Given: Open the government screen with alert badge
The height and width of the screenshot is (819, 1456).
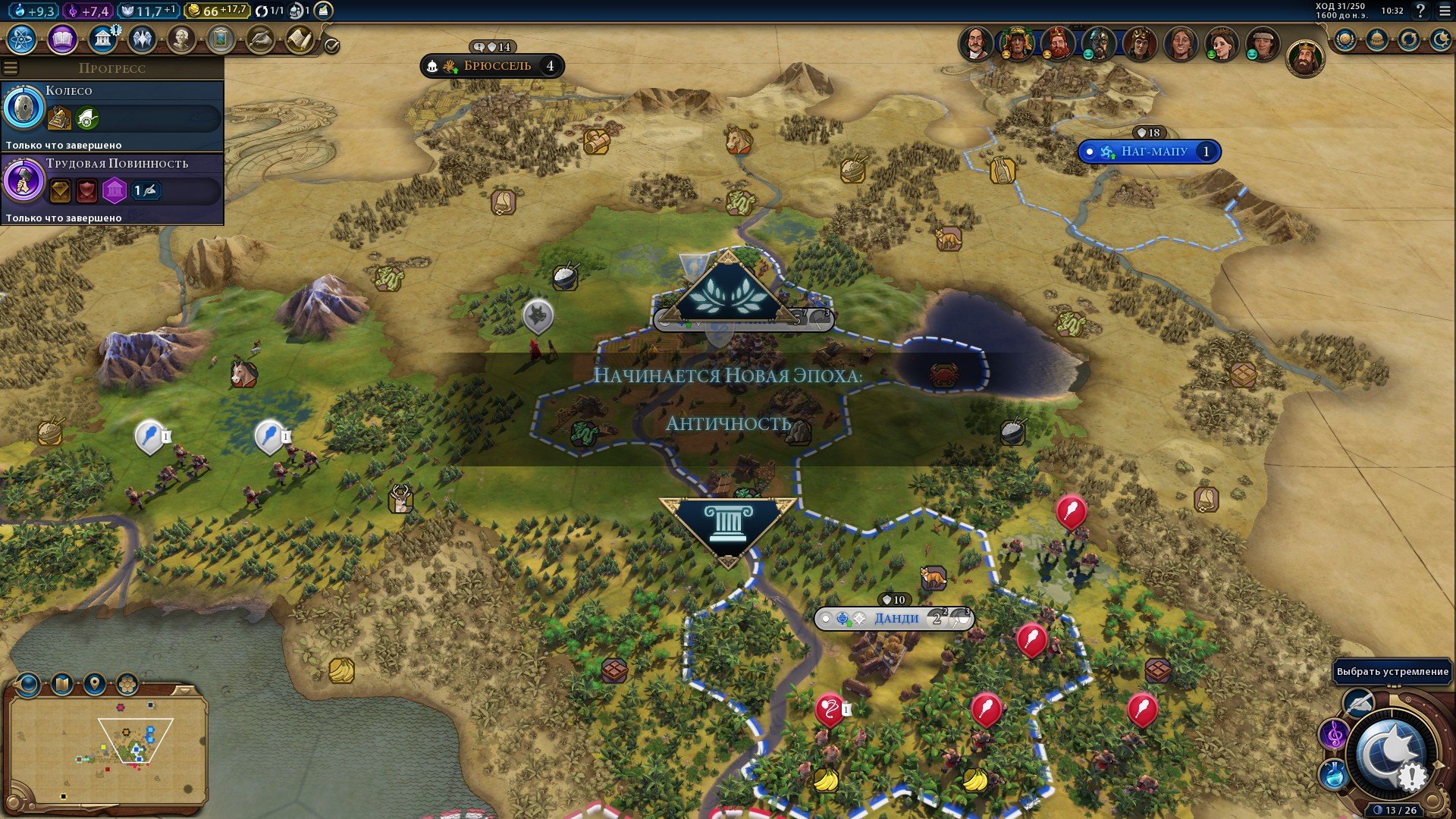Looking at the screenshot, I should (103, 39).
